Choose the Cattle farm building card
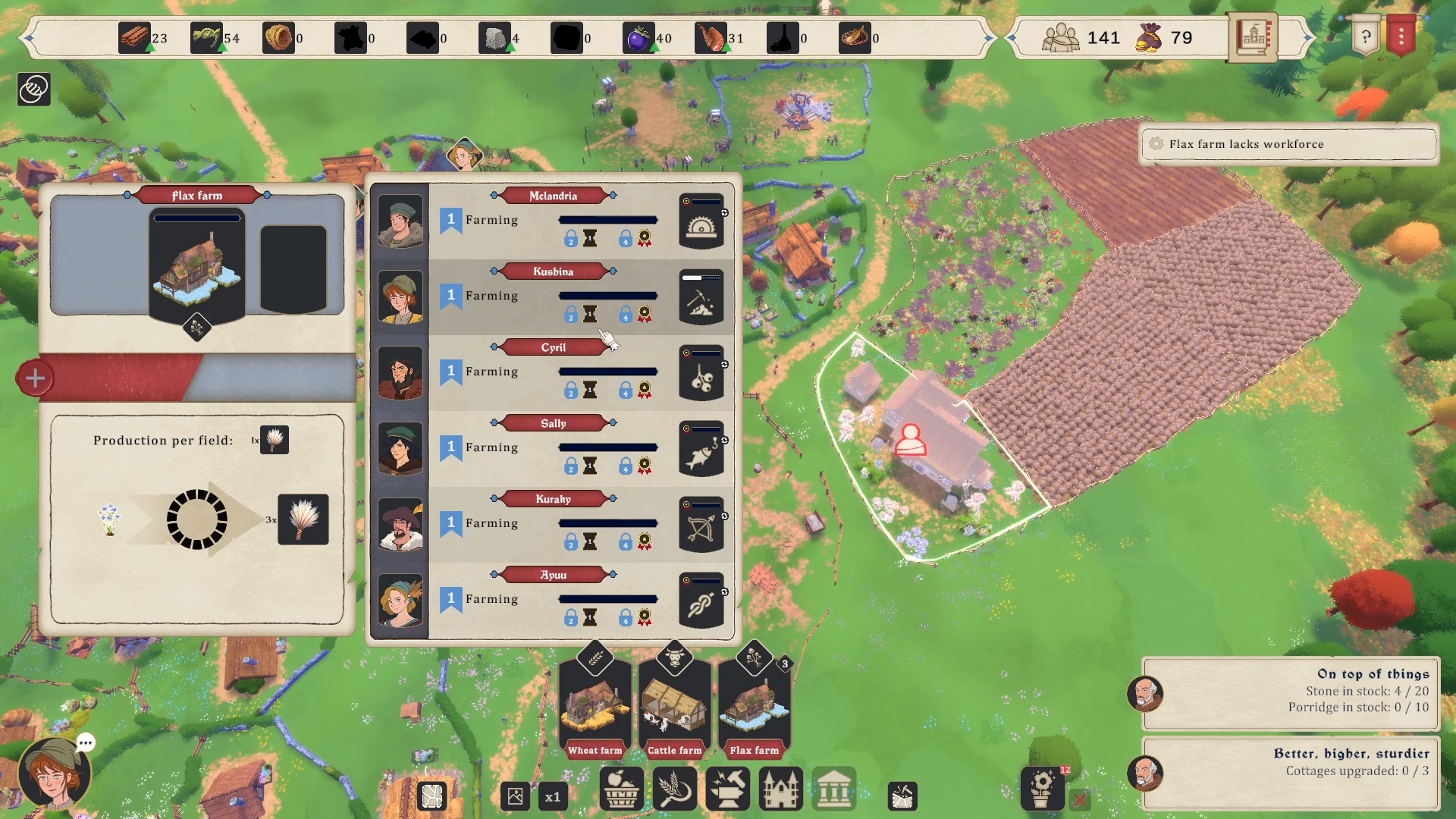The height and width of the screenshot is (819, 1456). click(674, 706)
